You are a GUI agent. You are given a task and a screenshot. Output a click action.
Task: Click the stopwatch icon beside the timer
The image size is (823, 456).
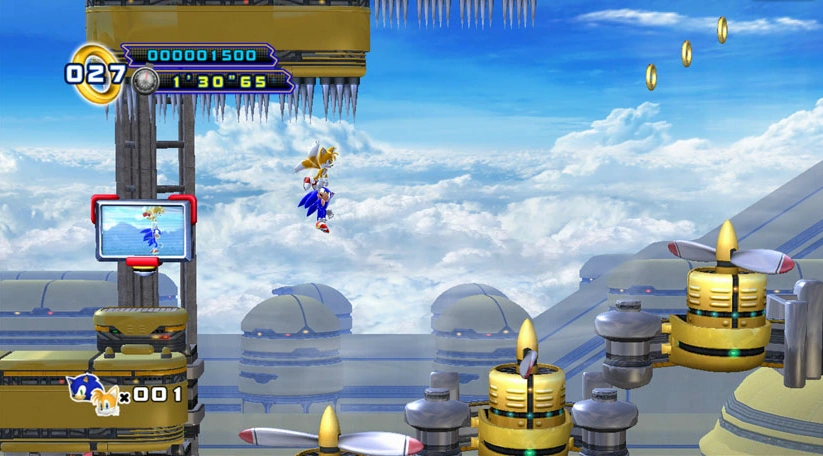pos(145,80)
